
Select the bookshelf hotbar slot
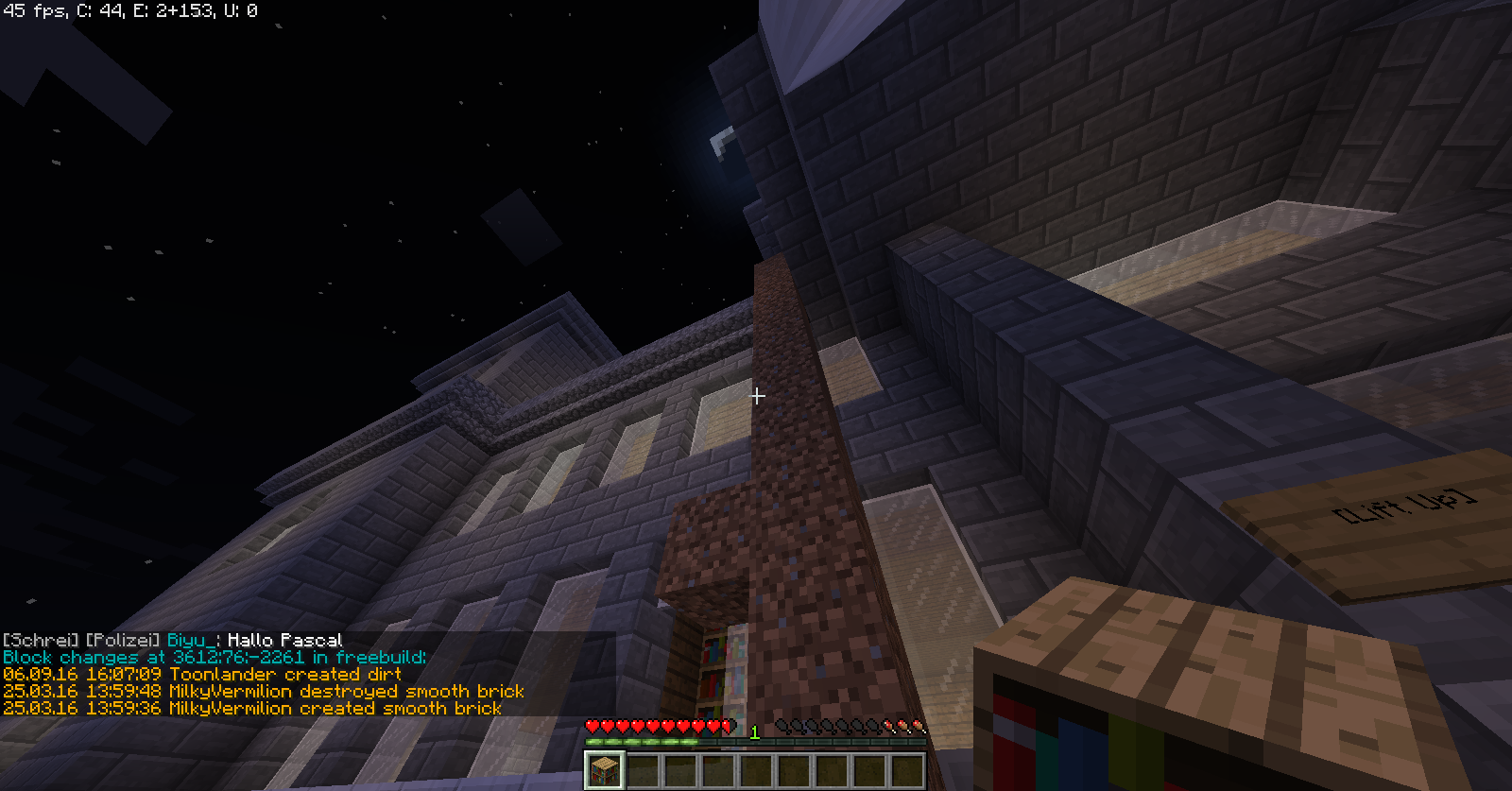click(x=604, y=769)
